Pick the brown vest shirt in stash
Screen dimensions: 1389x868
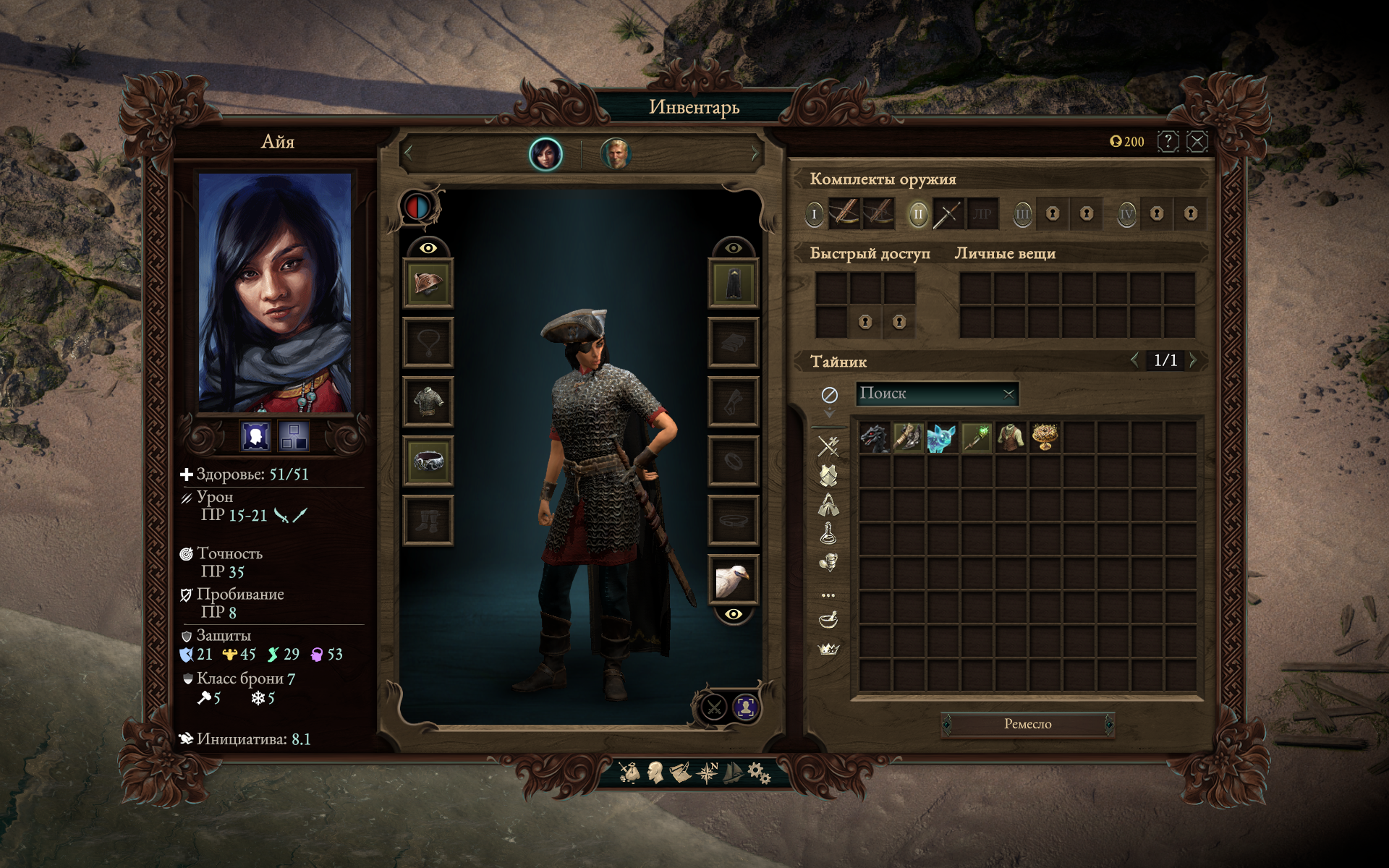[1010, 438]
